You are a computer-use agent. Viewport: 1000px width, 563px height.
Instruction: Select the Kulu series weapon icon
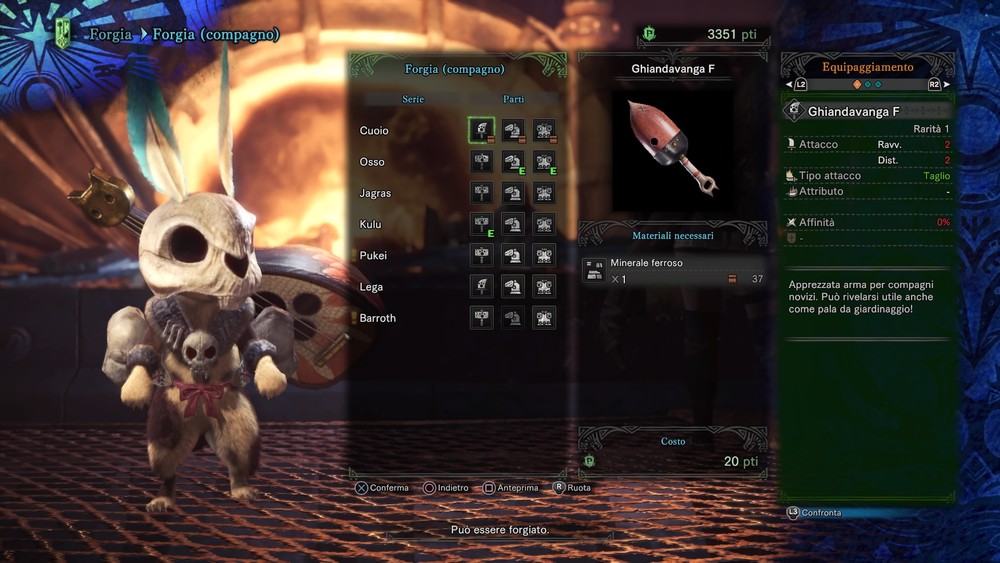[481, 224]
